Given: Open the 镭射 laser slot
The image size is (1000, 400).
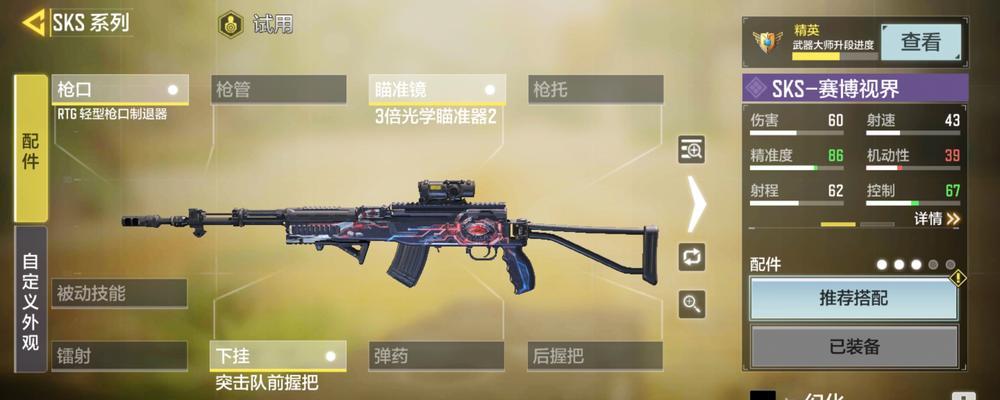Looking at the screenshot, I should tap(120, 356).
